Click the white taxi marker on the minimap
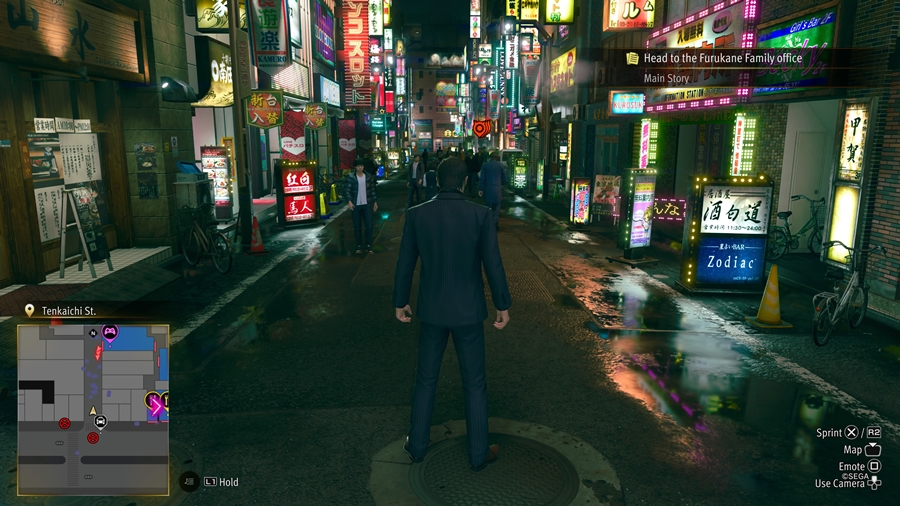Screen dimensions: 900x506 [x=100, y=423]
